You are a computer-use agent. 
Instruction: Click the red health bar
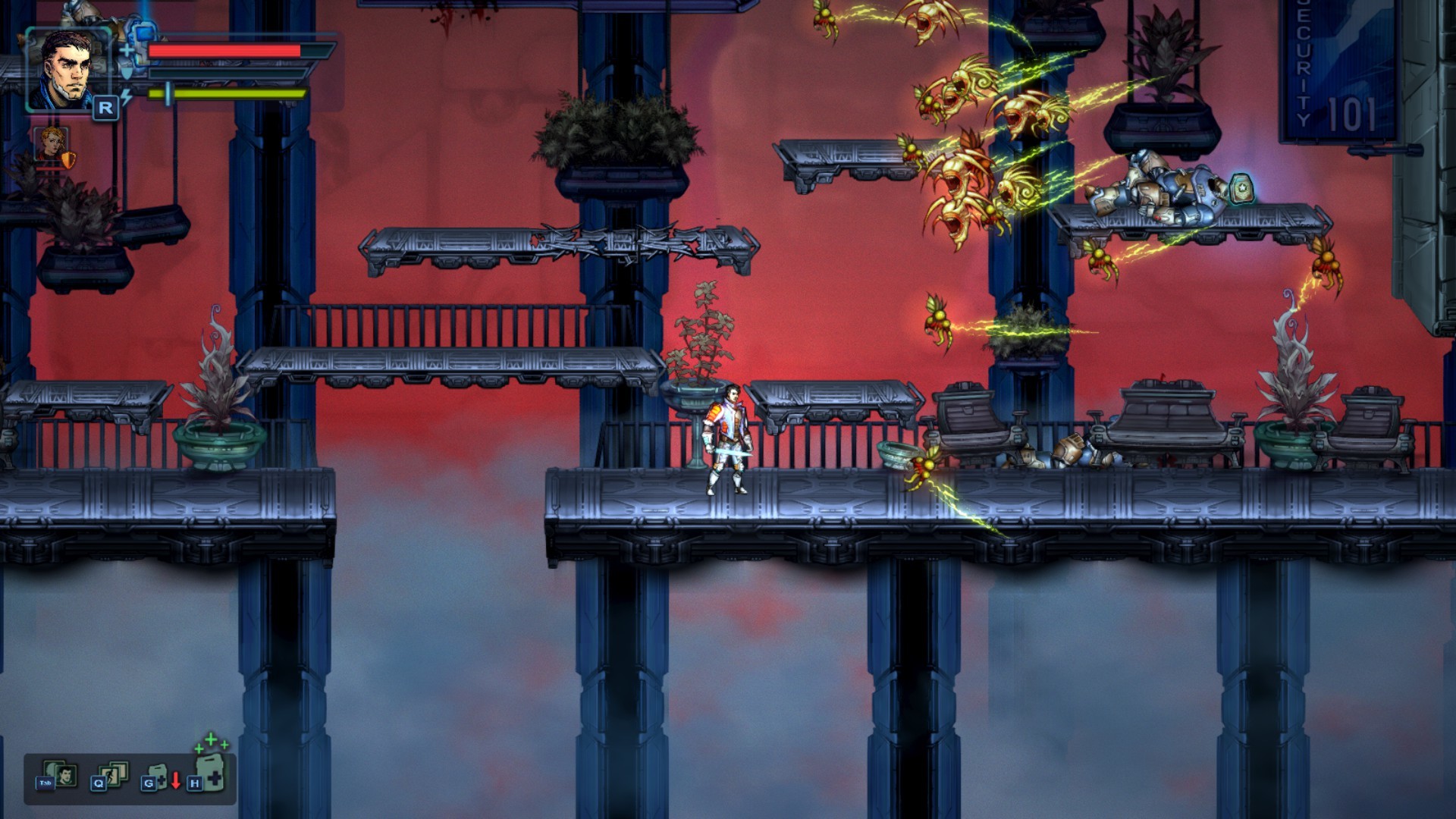coord(224,49)
